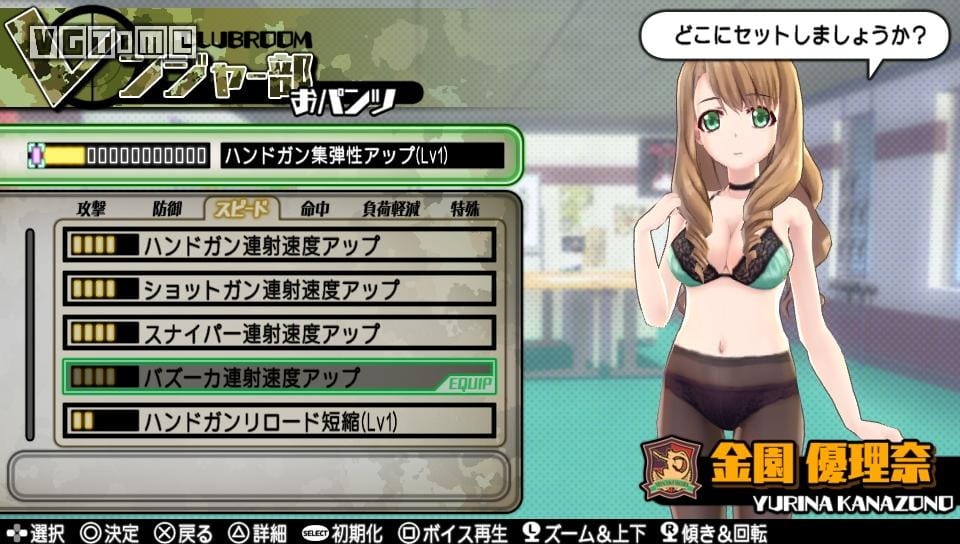This screenshot has width=960, height=544.
Task: Choose ハンドガンリロード短縮(Lv1) in the list
Action: (279, 421)
